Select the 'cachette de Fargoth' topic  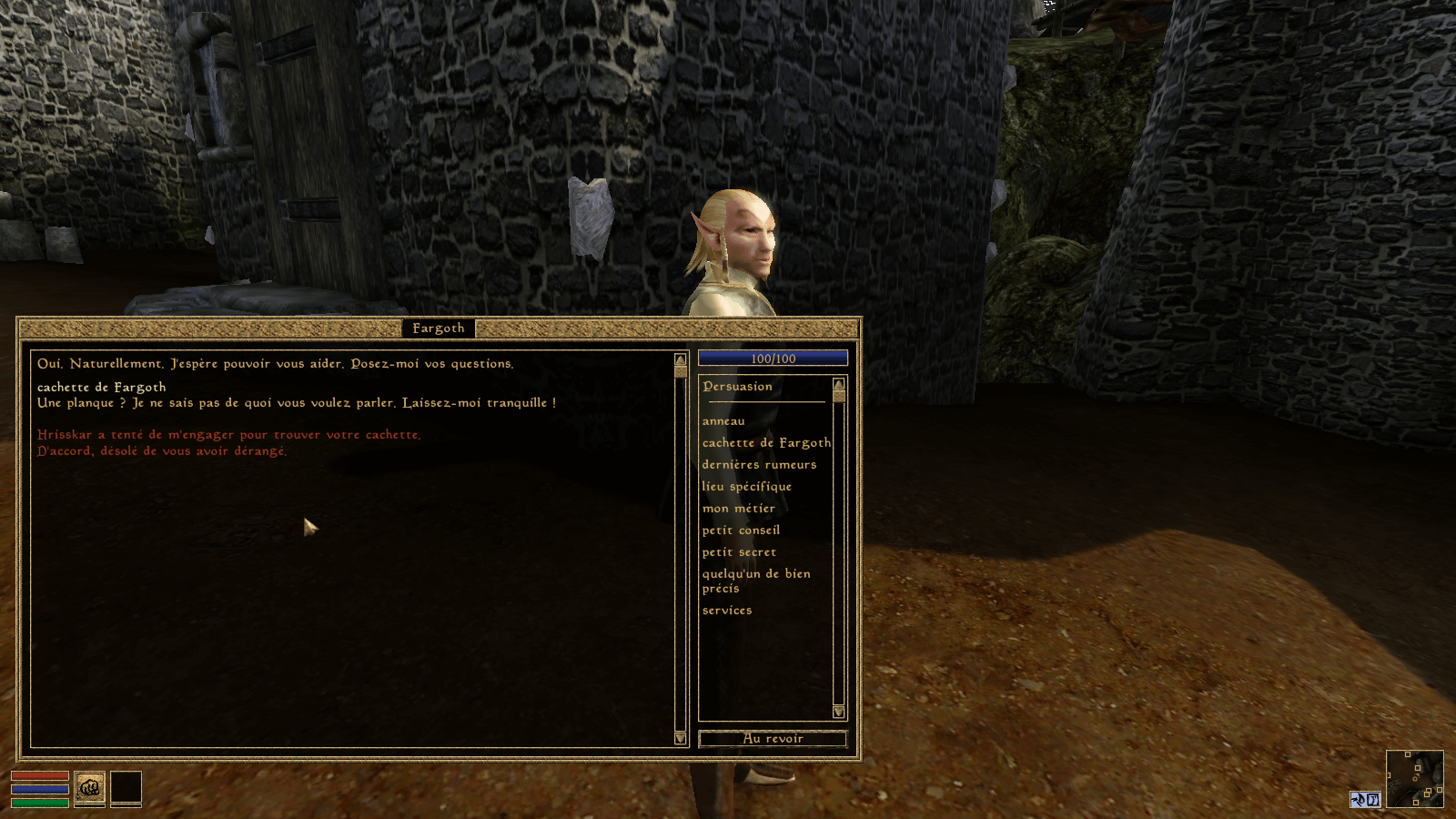click(x=765, y=442)
